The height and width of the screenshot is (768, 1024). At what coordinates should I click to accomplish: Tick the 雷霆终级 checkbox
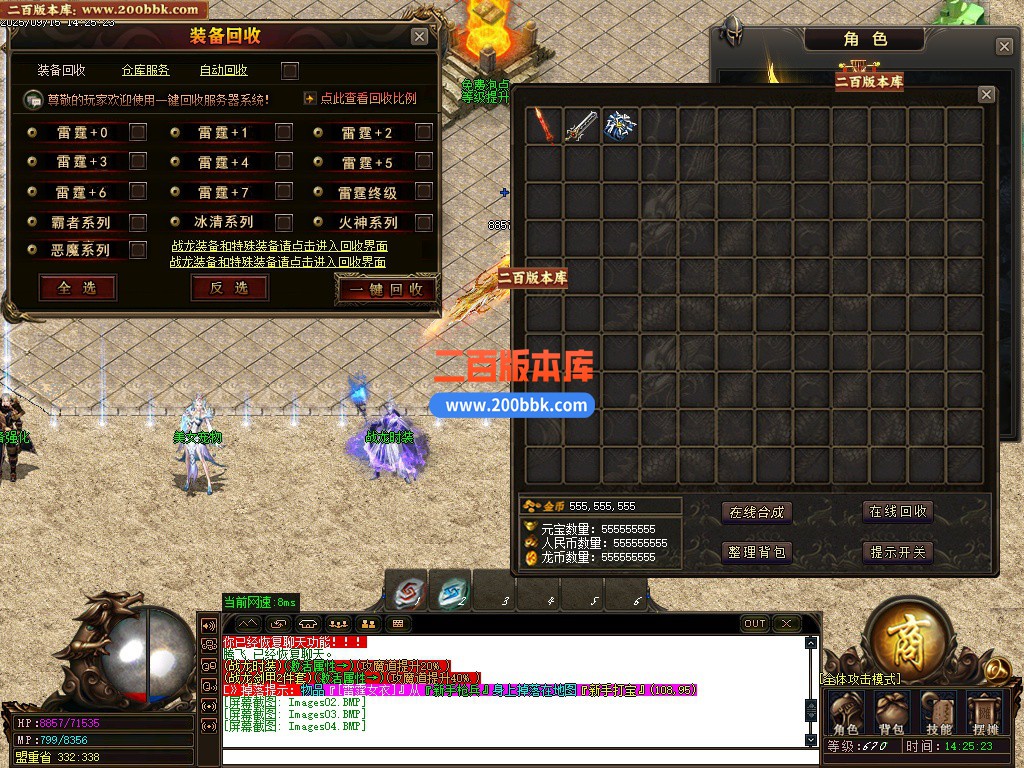click(424, 192)
